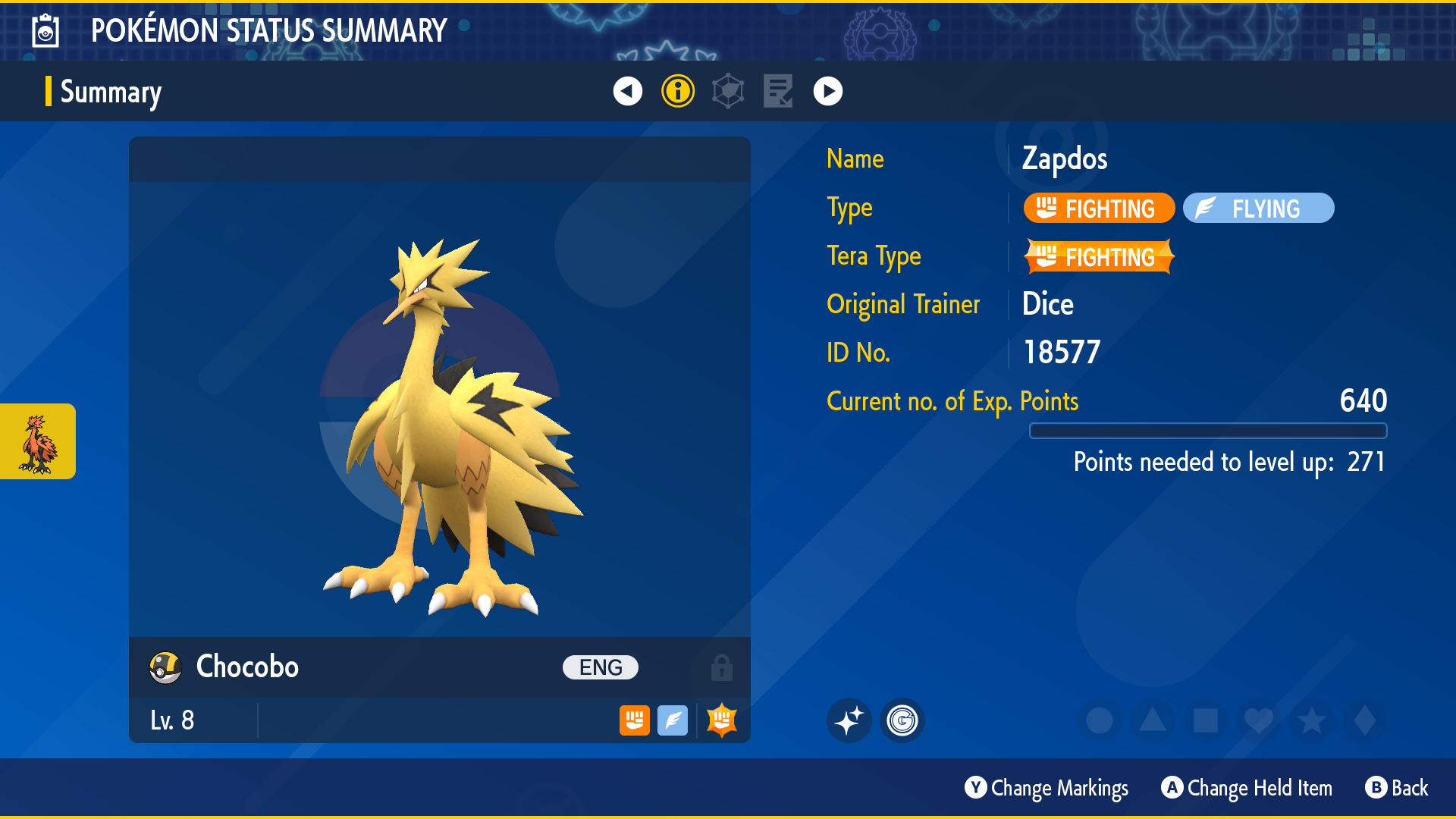The width and height of the screenshot is (1456, 819).
Task: Choose Change Held Item
Action: [x=1247, y=789]
